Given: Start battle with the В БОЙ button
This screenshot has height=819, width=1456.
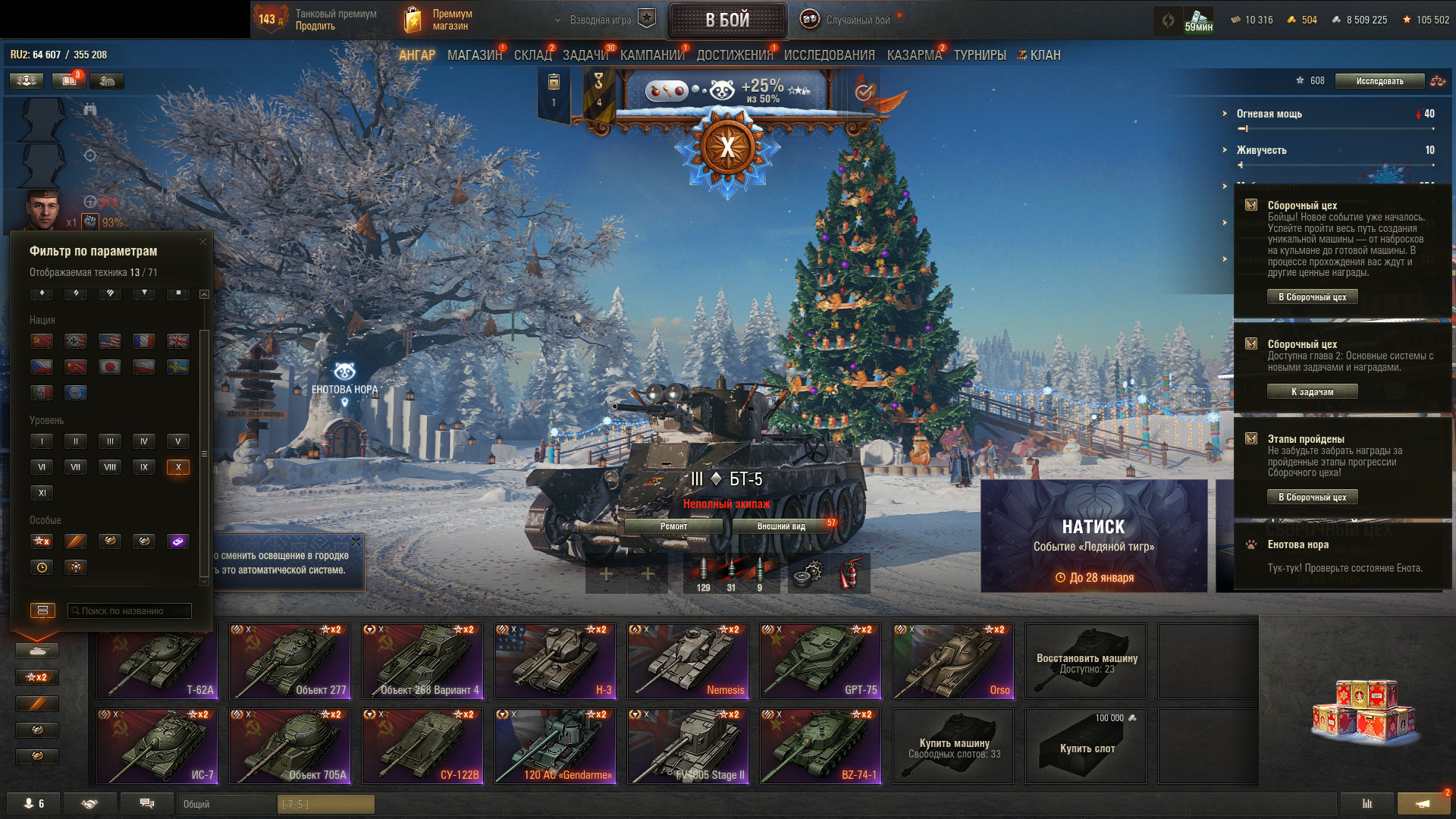Looking at the screenshot, I should coord(727,20).
